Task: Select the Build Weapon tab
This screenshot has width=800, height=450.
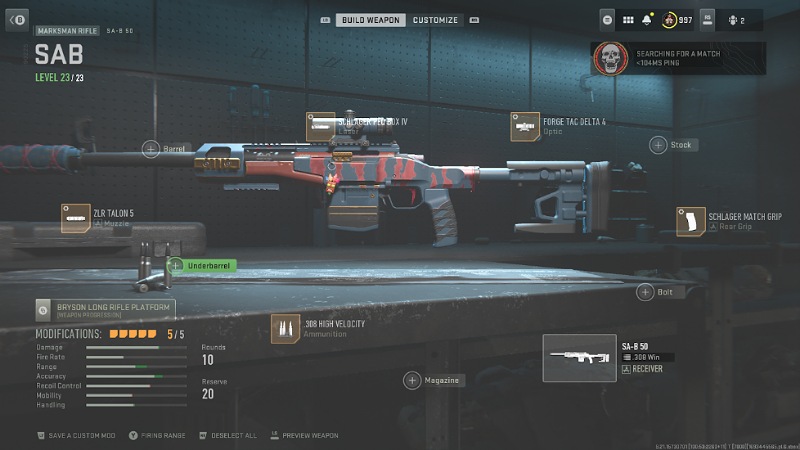Action: [x=370, y=20]
